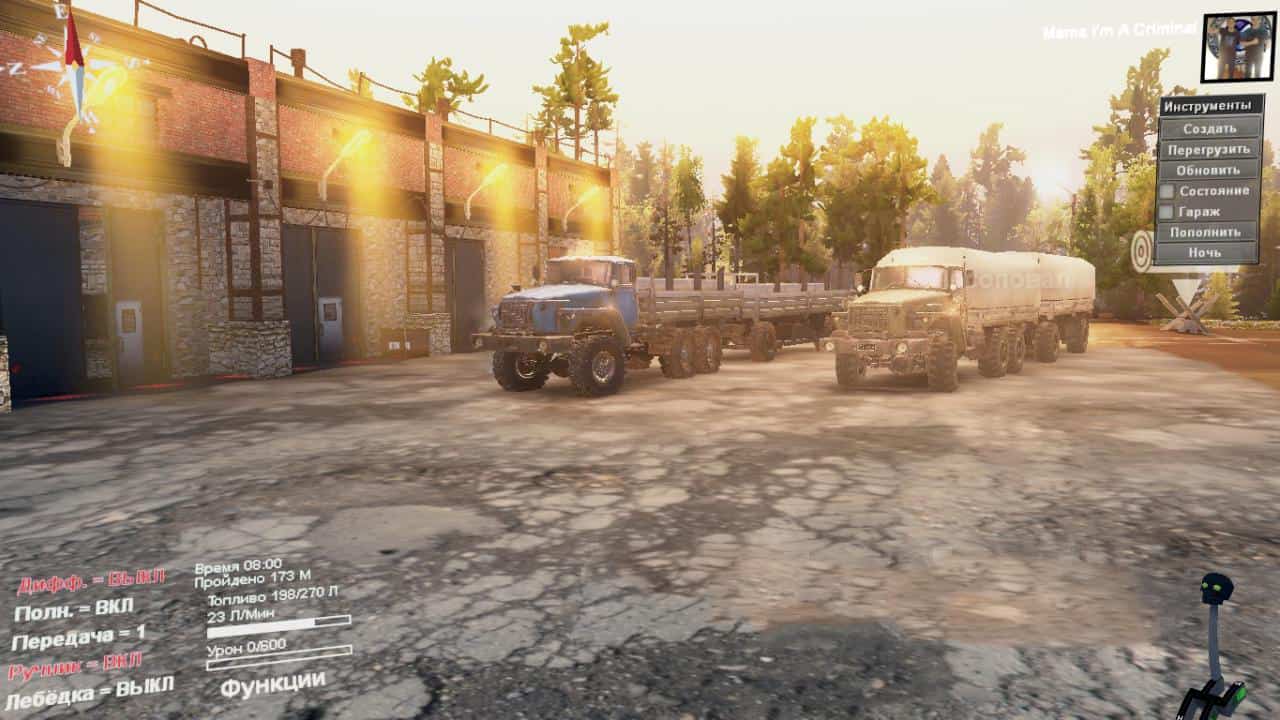The width and height of the screenshot is (1280, 720).
Task: Click the gear shifter lever icon
Action: 1215,650
